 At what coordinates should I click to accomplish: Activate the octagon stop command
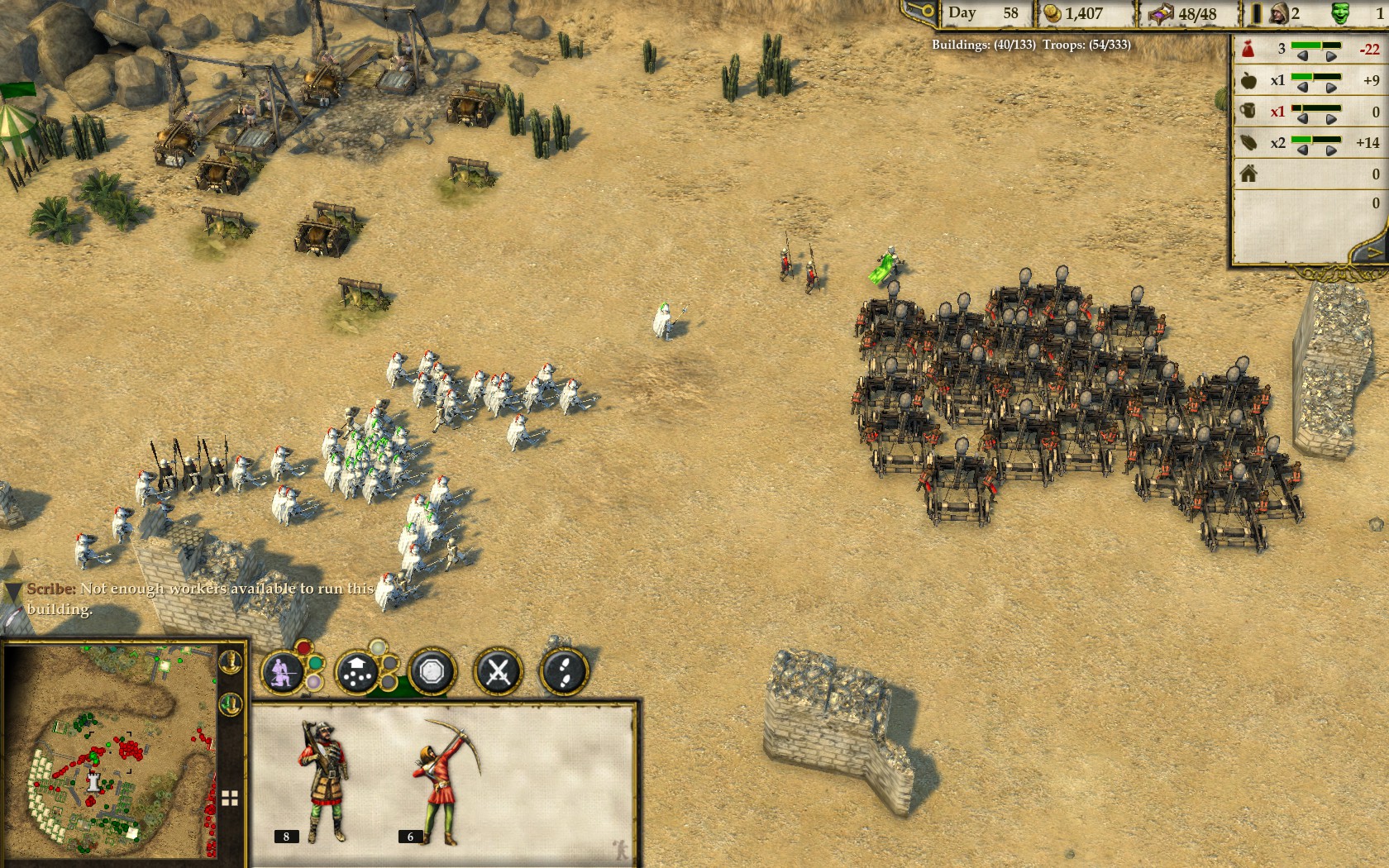coord(431,672)
